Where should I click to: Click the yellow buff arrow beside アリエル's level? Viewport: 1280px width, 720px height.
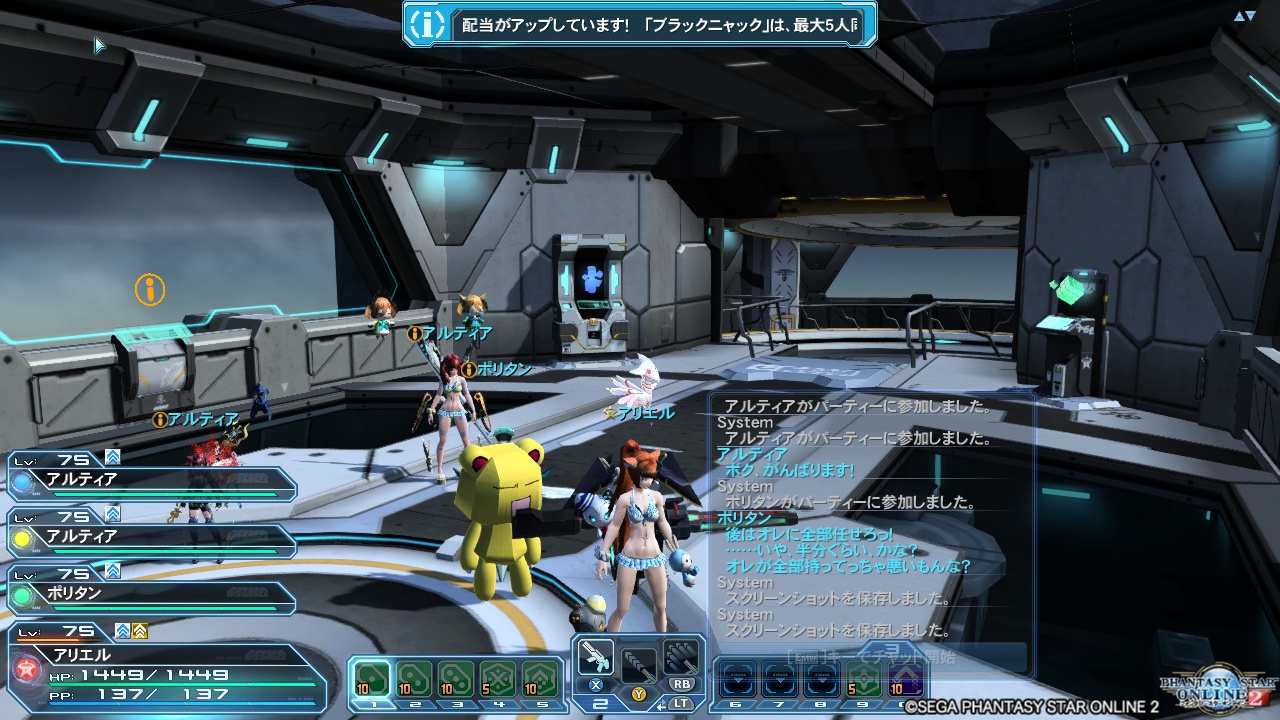(139, 632)
